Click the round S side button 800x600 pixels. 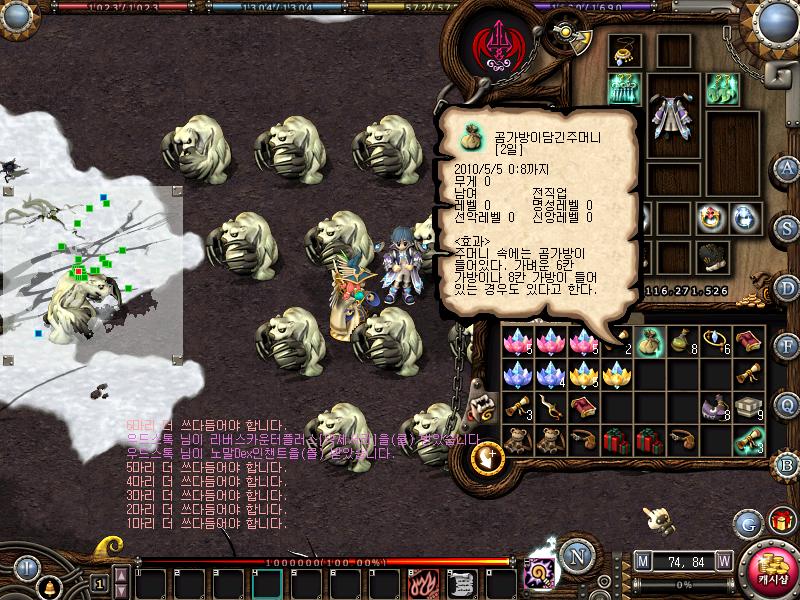pyautogui.click(x=787, y=226)
